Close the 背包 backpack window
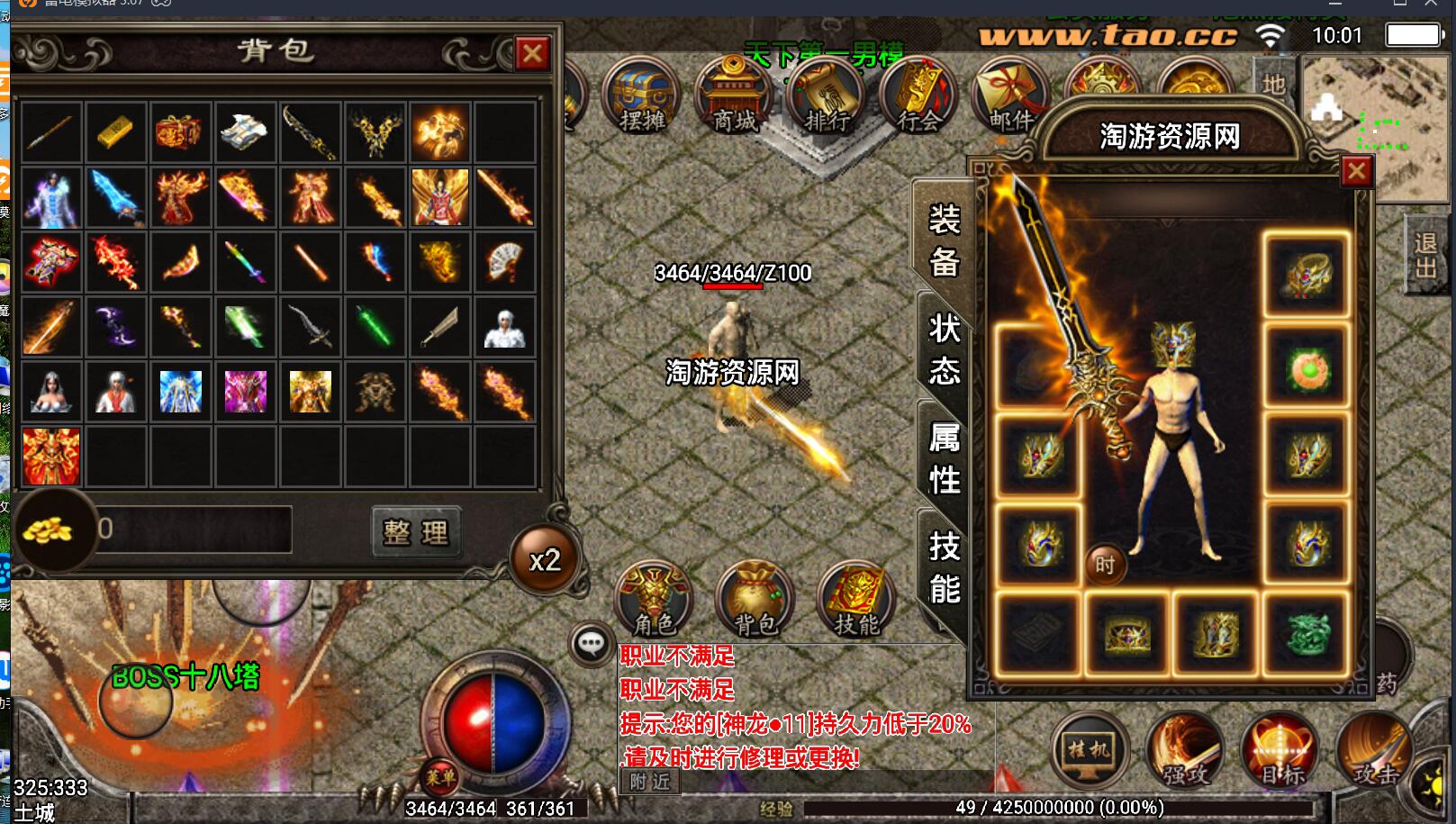The image size is (1456, 824). 532,54
